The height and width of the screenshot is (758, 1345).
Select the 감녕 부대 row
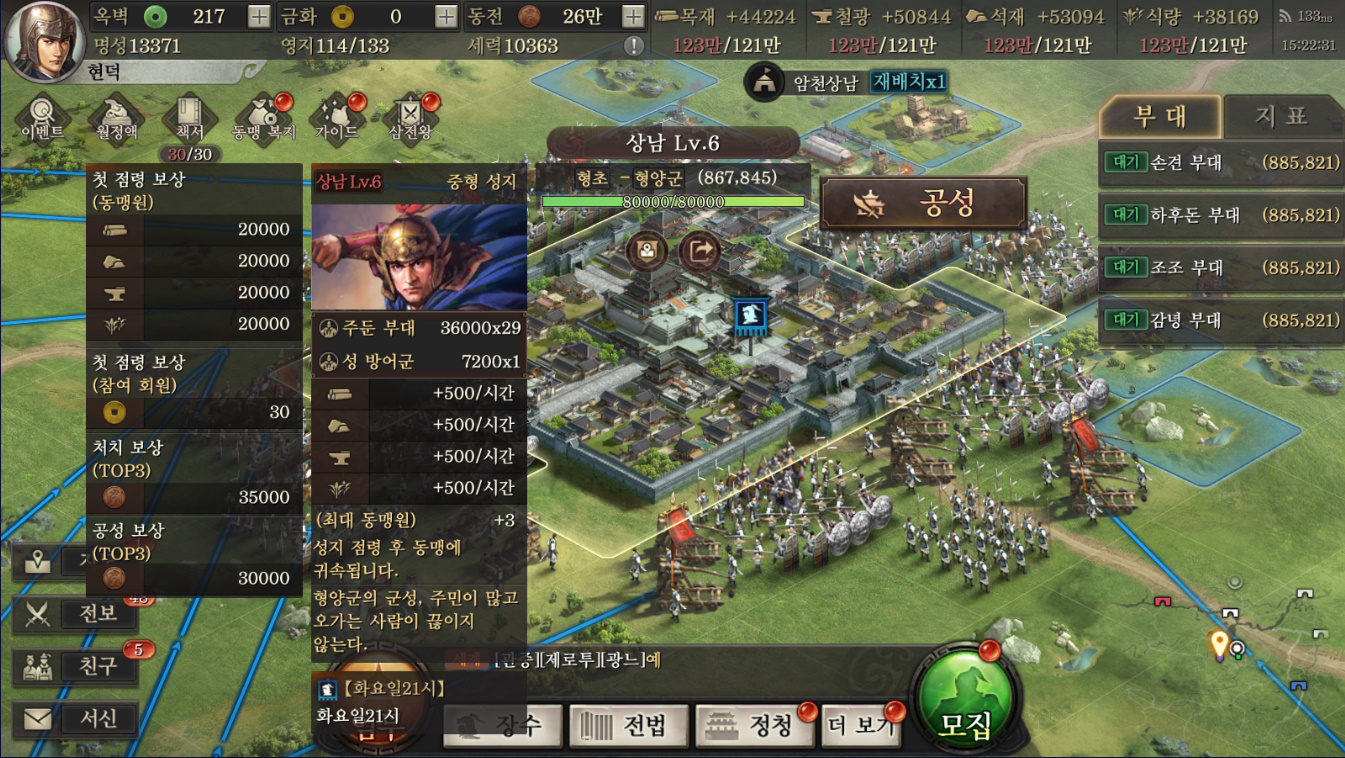pos(1220,321)
